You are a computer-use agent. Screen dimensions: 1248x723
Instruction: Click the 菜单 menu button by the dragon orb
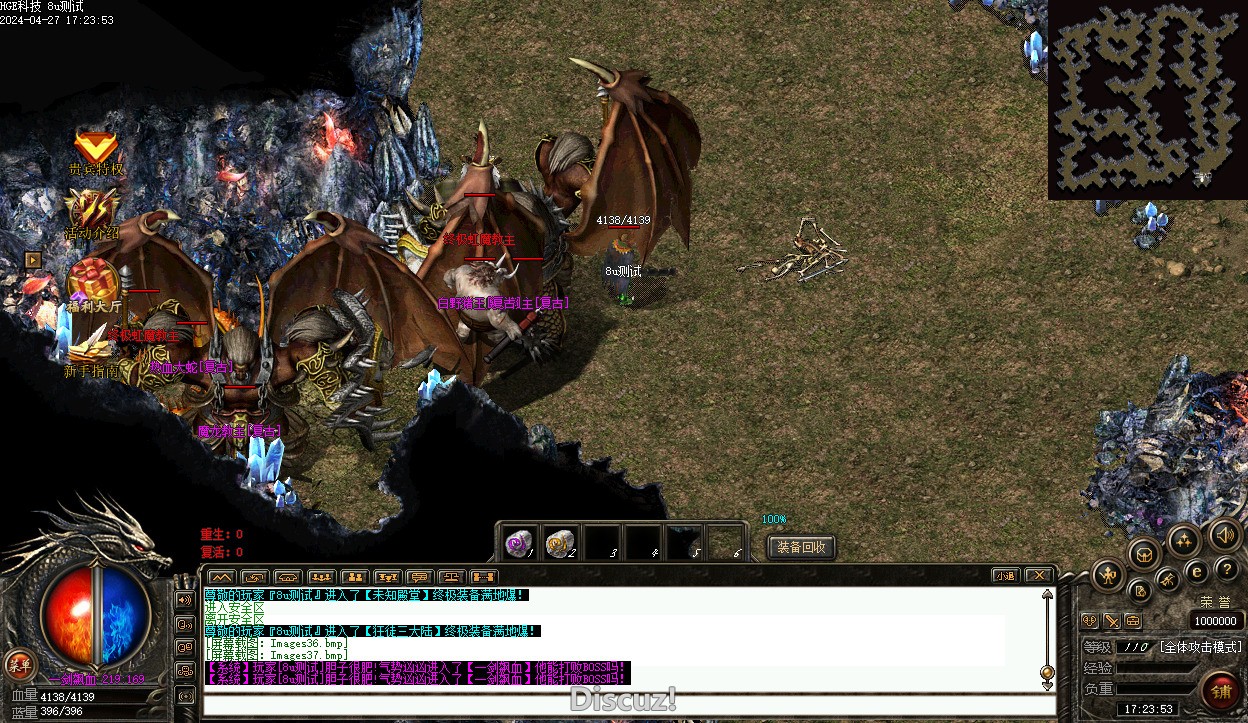click(19, 663)
